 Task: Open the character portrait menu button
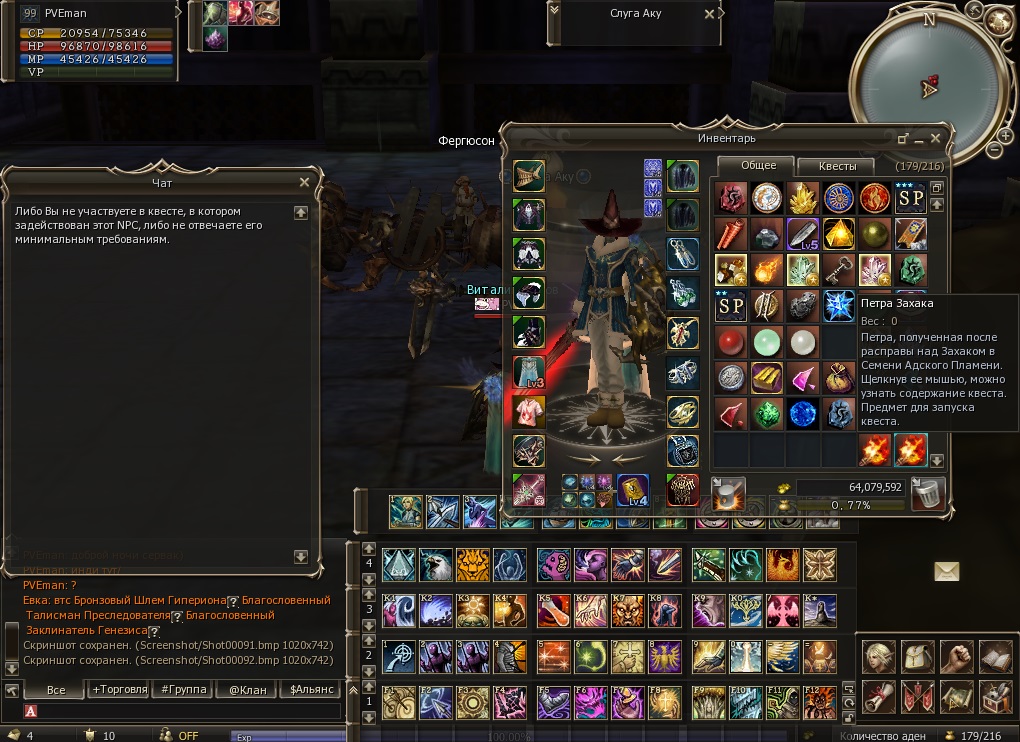point(877,655)
